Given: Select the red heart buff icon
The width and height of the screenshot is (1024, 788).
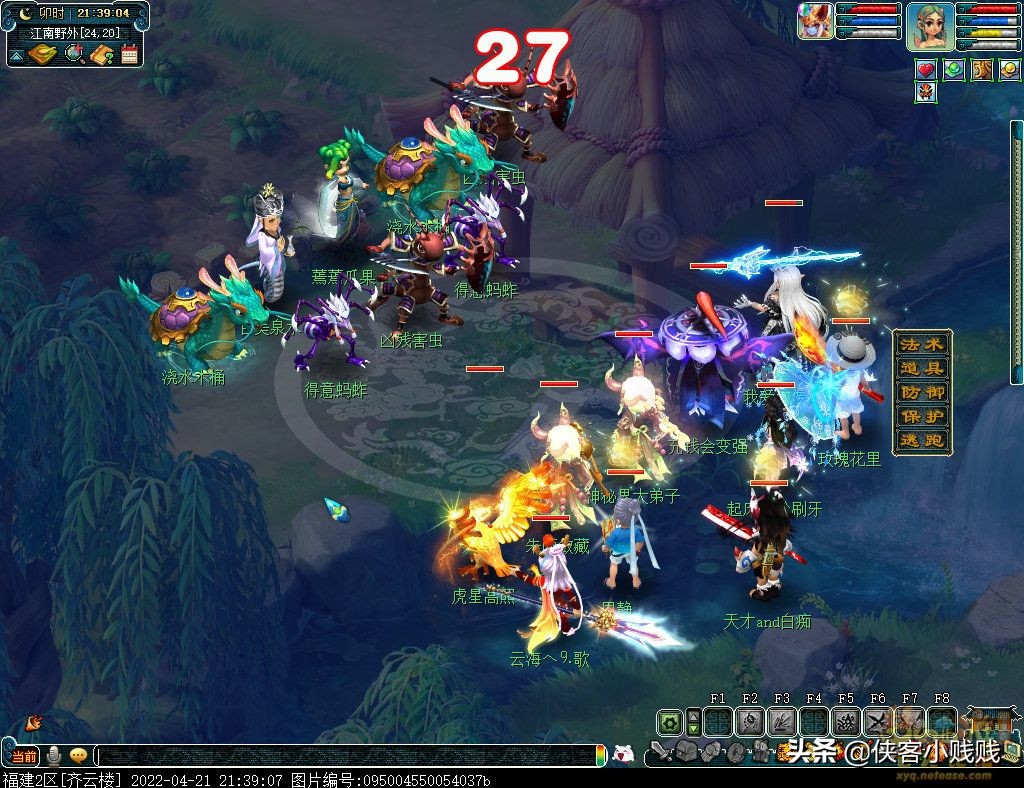Looking at the screenshot, I should pos(926,70).
